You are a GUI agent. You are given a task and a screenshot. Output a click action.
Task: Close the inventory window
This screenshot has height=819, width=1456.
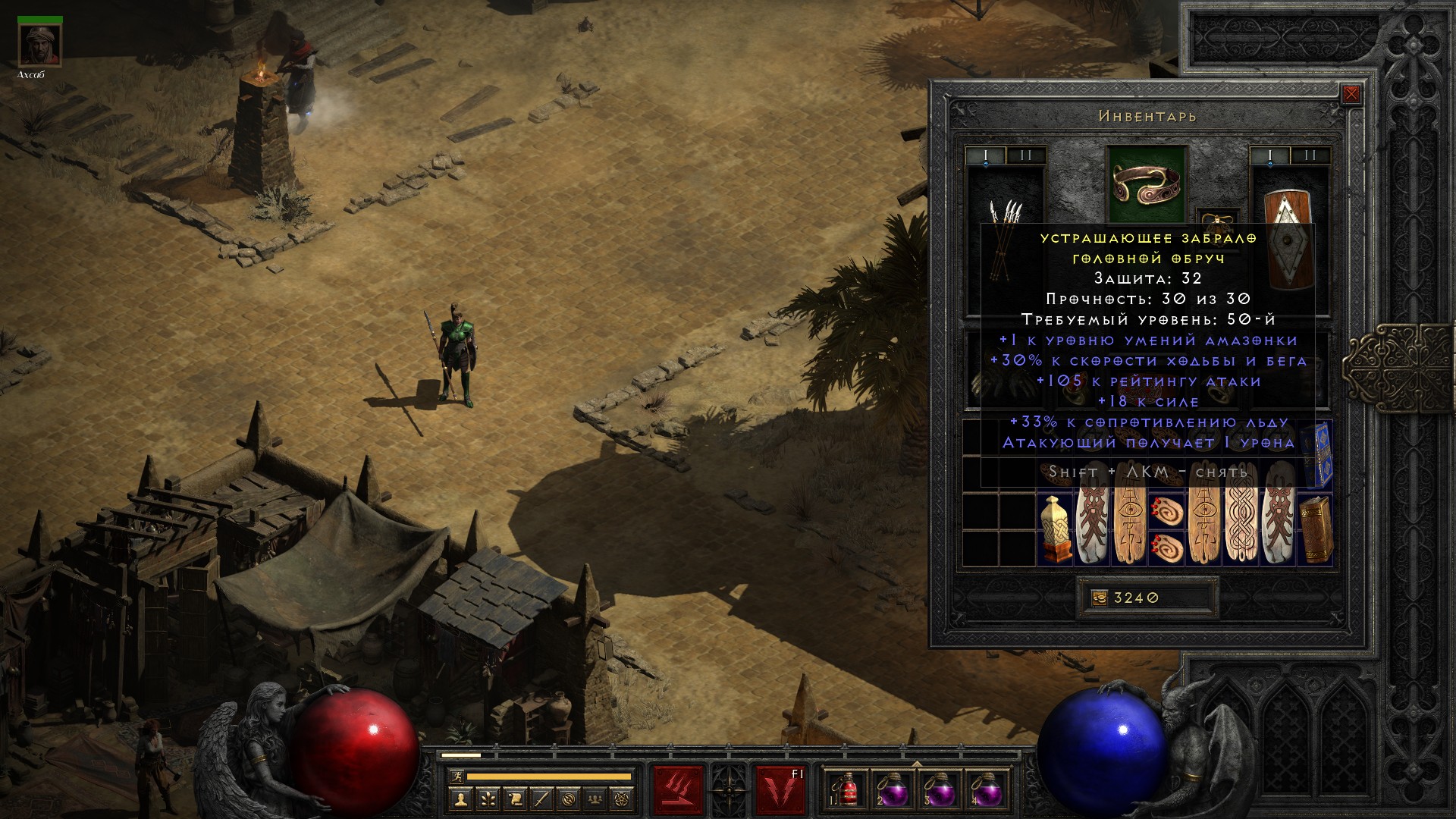(x=1351, y=95)
